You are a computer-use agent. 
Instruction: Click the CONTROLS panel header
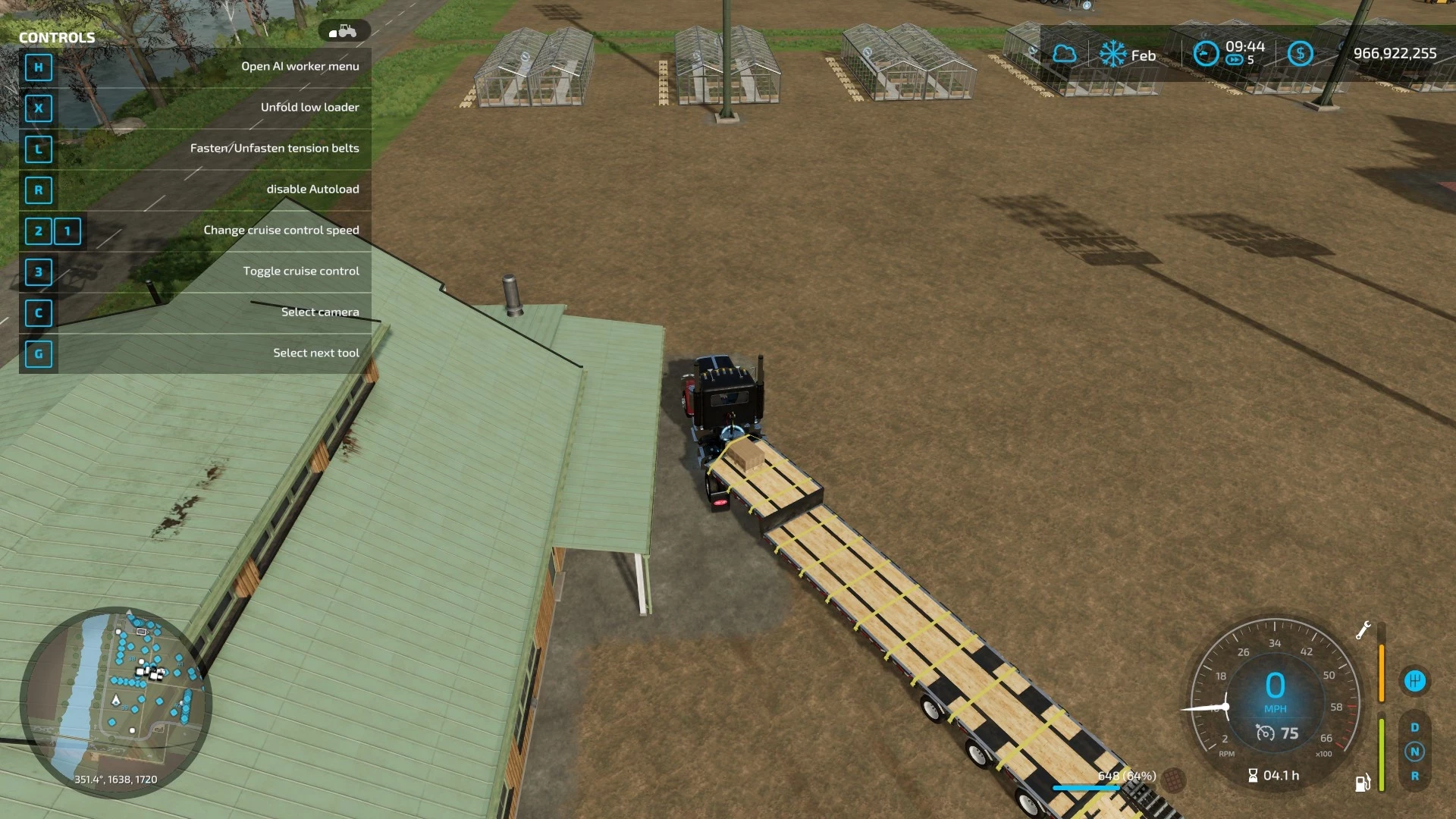coord(58,36)
